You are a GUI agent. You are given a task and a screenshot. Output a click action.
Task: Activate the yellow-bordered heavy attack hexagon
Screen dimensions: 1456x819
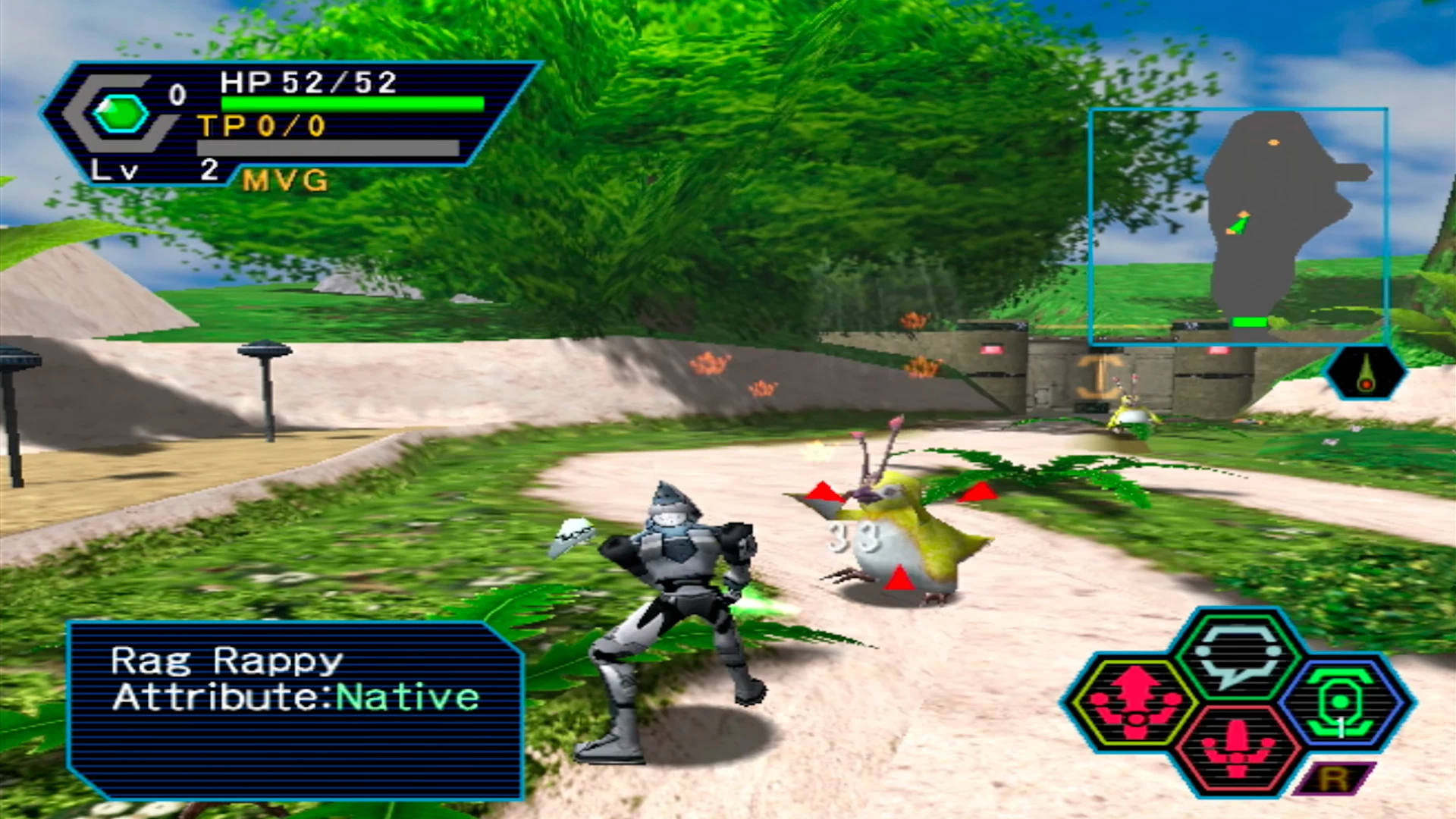[1134, 703]
